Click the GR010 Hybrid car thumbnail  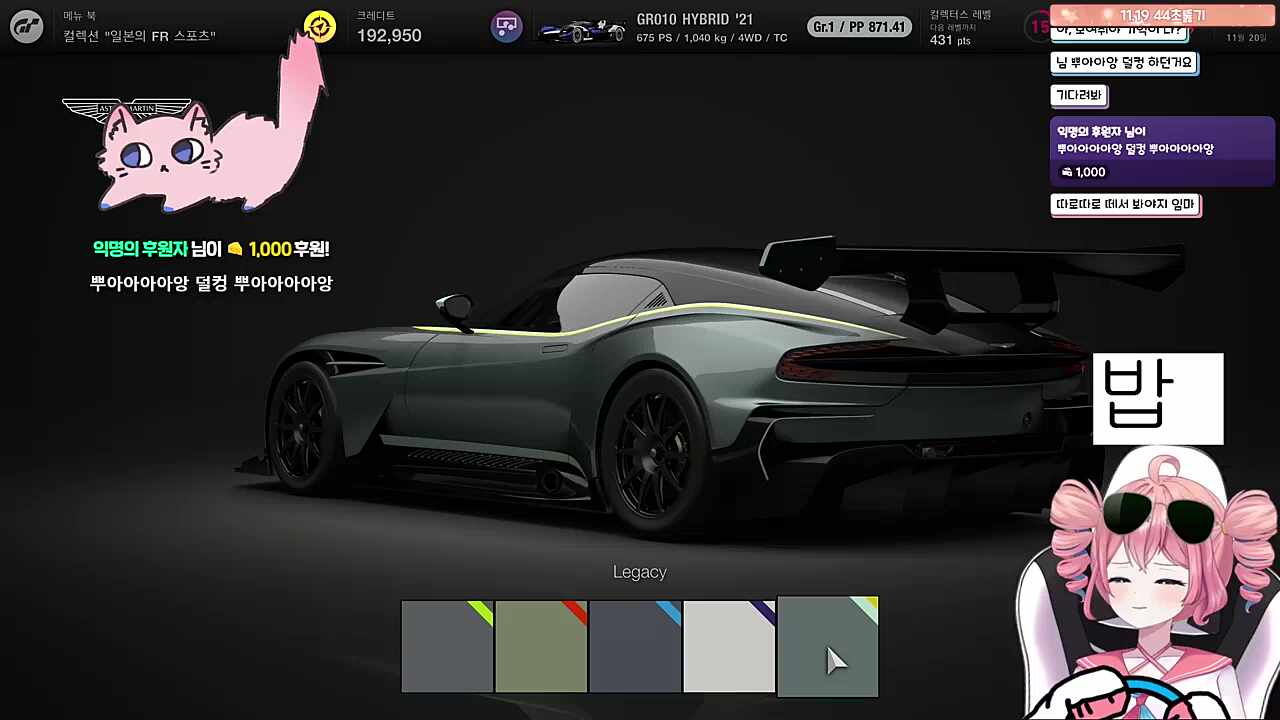coord(582,26)
